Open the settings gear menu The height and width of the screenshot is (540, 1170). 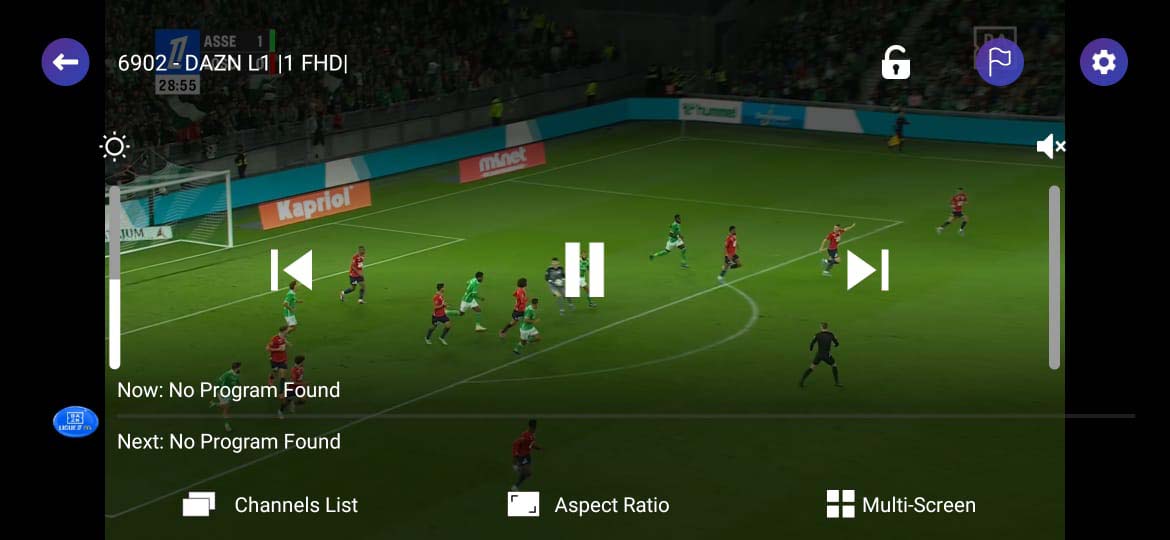tap(1103, 62)
